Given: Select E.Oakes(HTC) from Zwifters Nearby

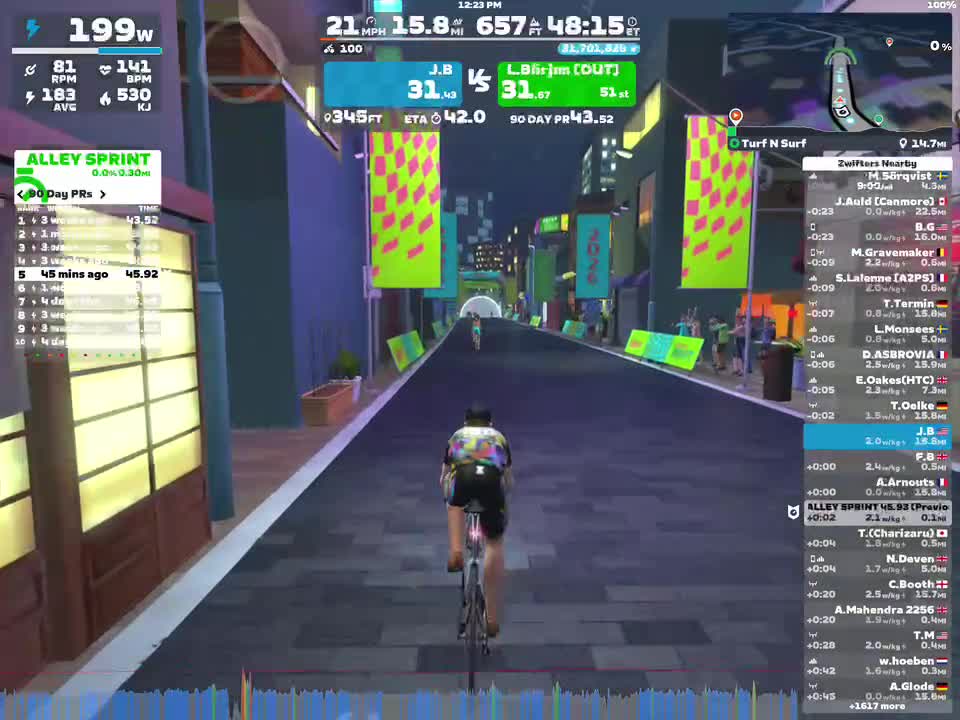Looking at the screenshot, I should click(877, 385).
